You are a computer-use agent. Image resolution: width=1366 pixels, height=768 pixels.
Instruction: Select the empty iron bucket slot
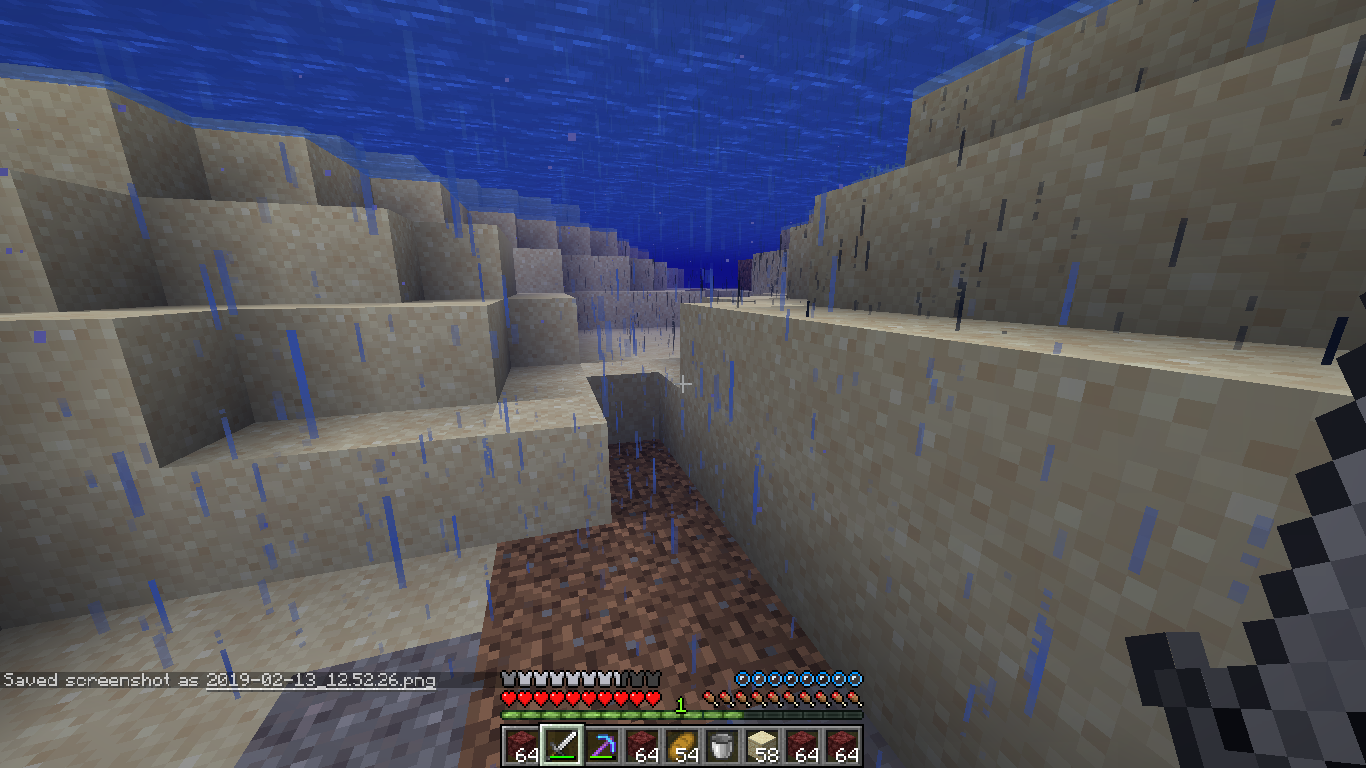coord(722,746)
